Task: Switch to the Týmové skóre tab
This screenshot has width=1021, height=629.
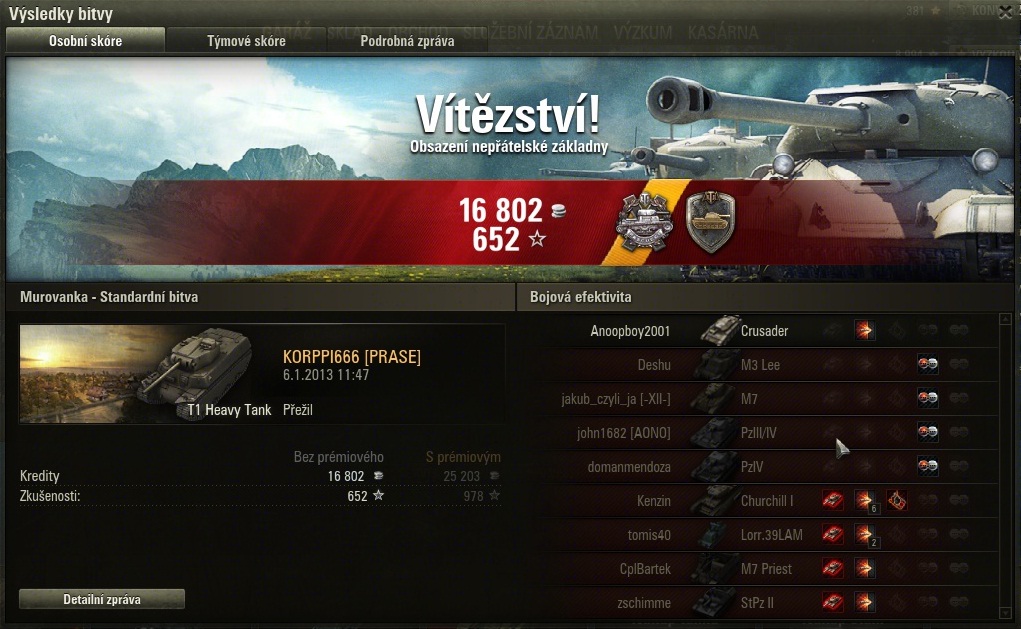Action: (246, 41)
